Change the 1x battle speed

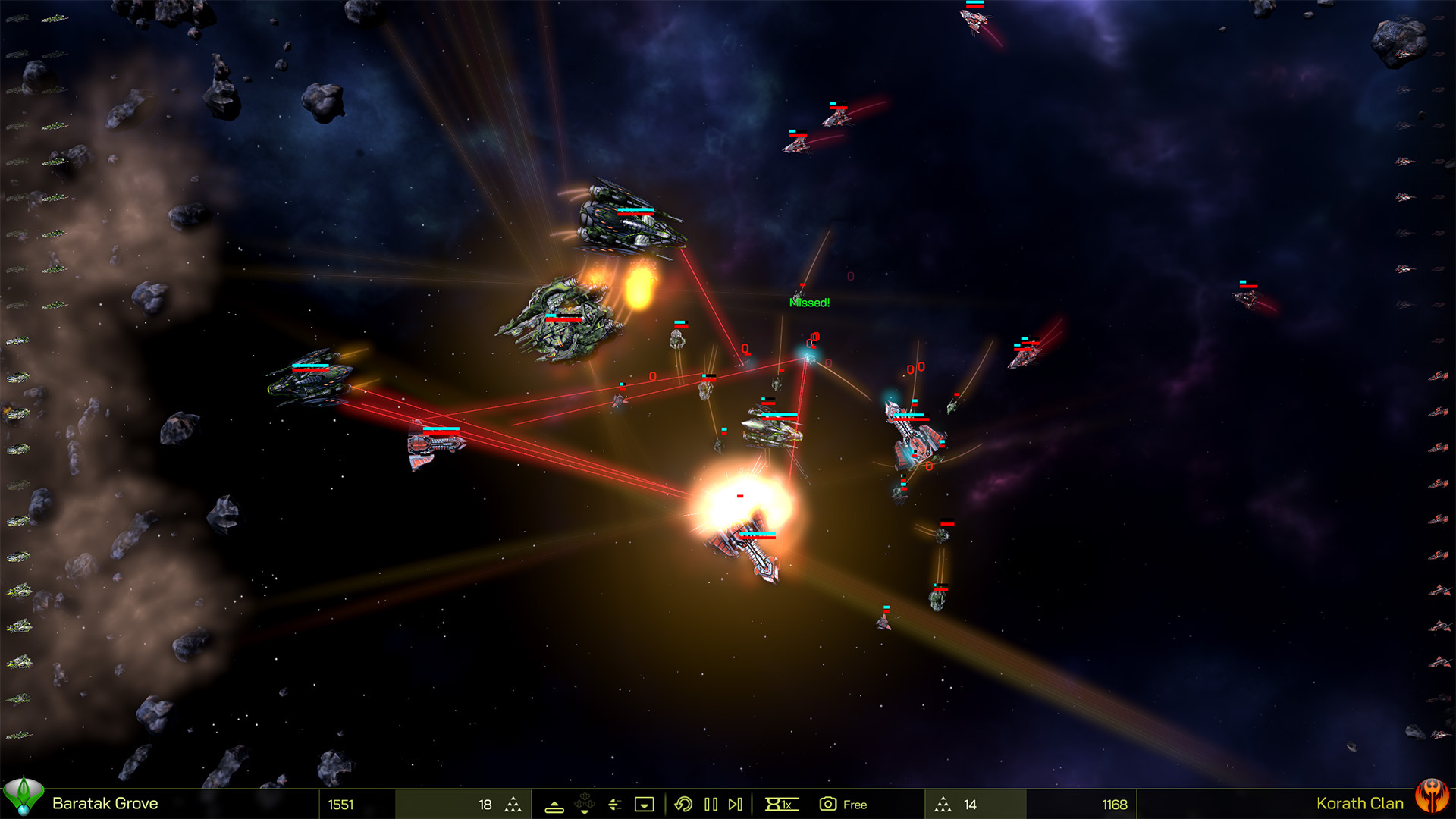tap(780, 805)
